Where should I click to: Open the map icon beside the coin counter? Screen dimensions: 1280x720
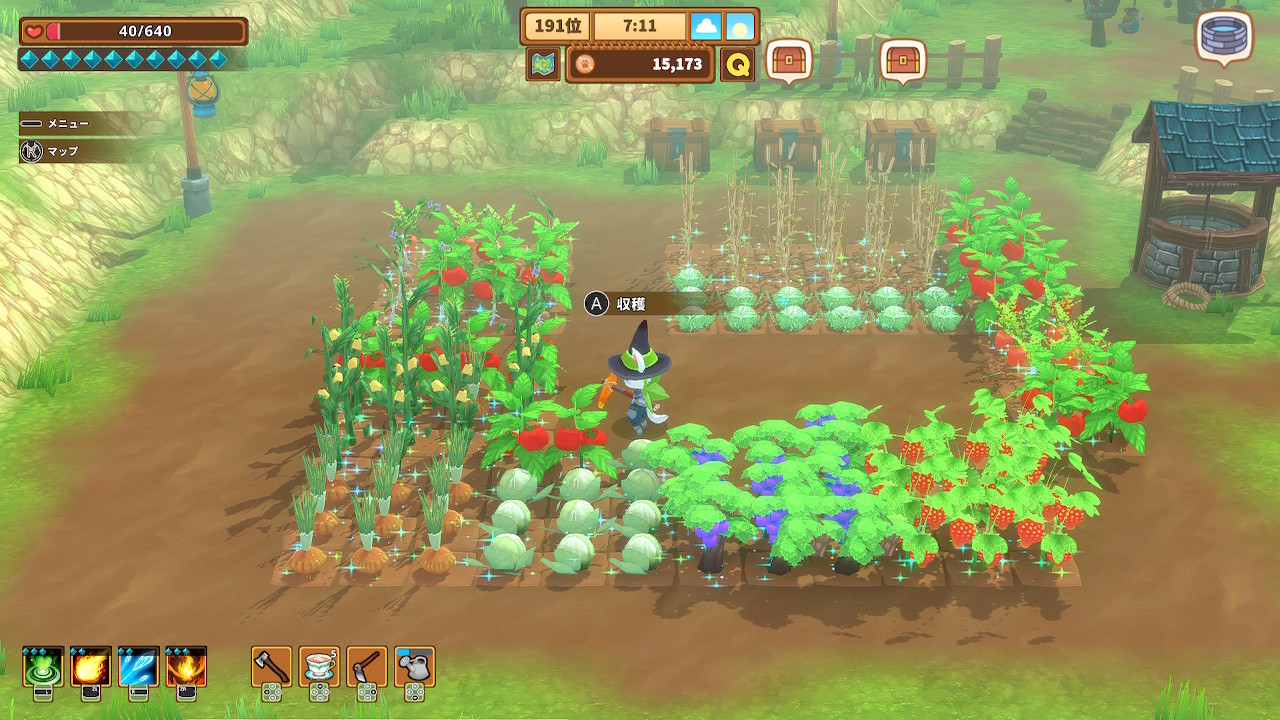click(x=543, y=64)
